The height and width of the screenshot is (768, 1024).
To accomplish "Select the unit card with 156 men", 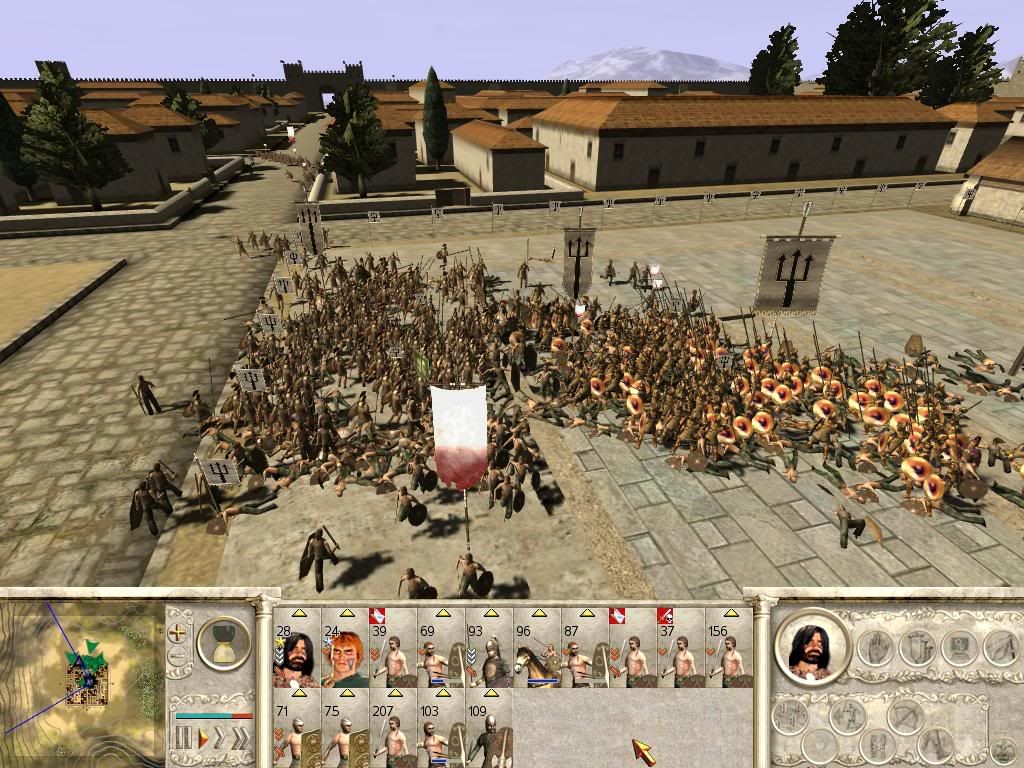I will [728, 648].
